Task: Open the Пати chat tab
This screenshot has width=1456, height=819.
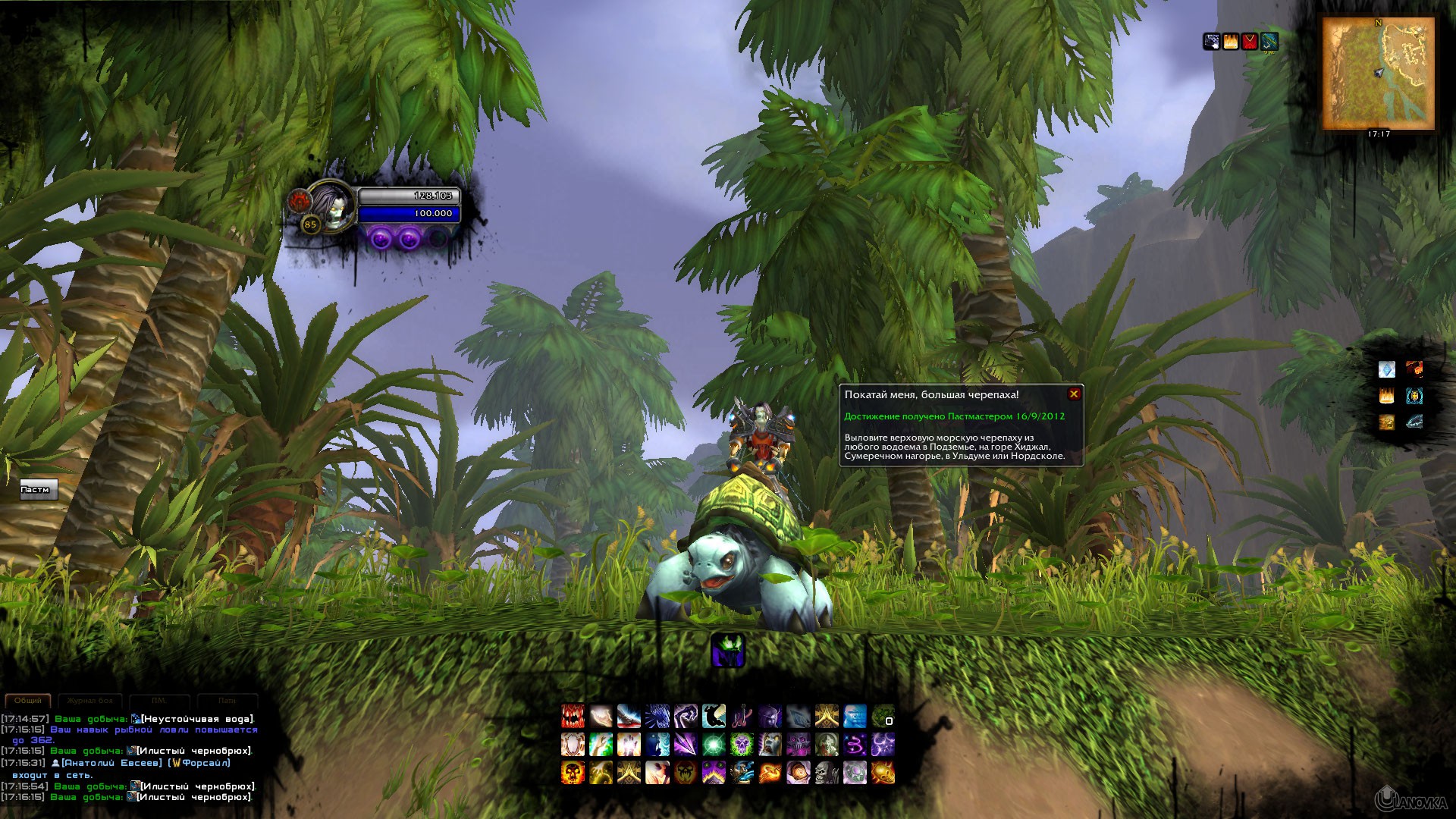Action: [x=227, y=701]
